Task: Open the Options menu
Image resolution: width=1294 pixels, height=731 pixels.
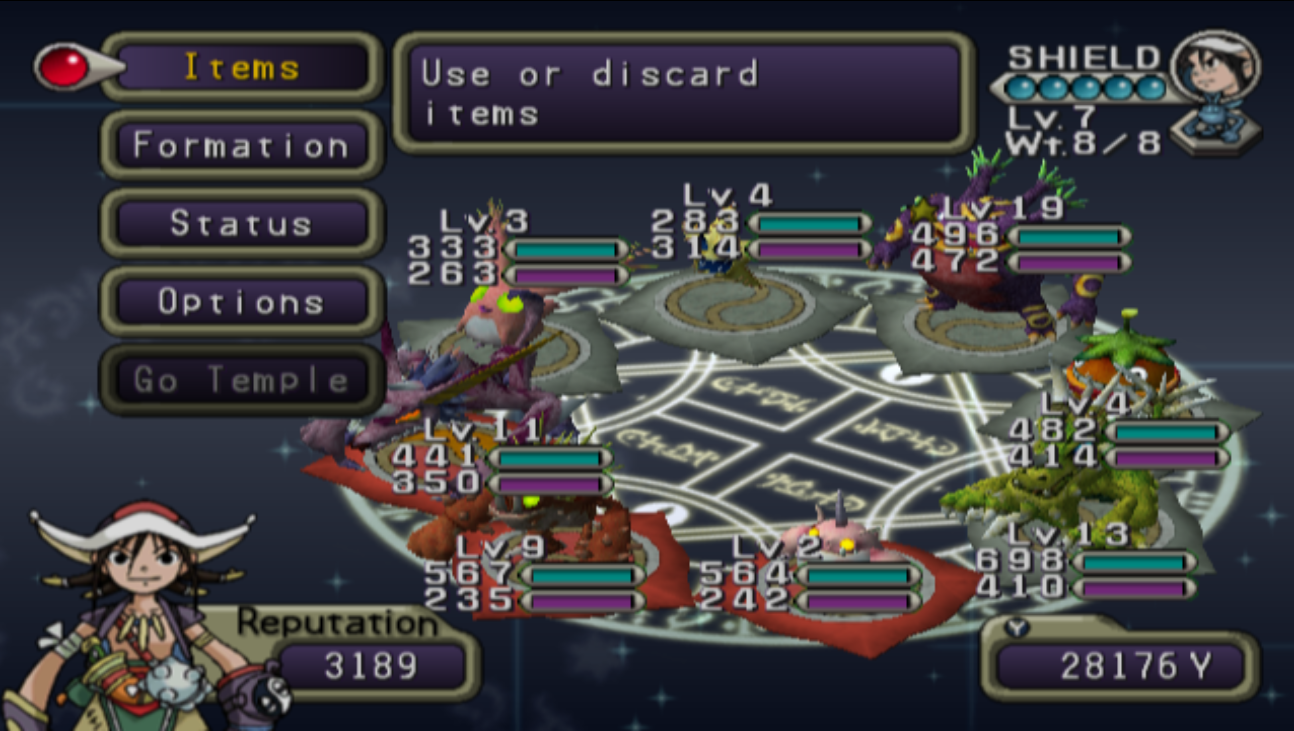Action: point(240,302)
